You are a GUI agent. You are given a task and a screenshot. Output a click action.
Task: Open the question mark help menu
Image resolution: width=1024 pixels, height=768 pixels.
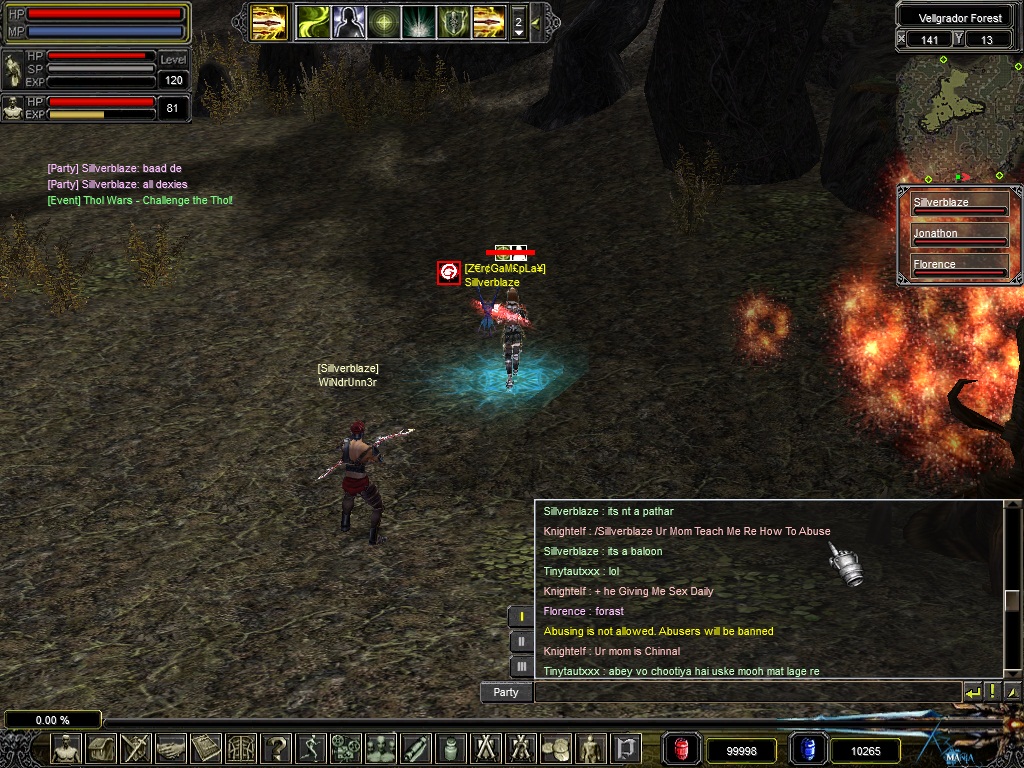[x=277, y=747]
